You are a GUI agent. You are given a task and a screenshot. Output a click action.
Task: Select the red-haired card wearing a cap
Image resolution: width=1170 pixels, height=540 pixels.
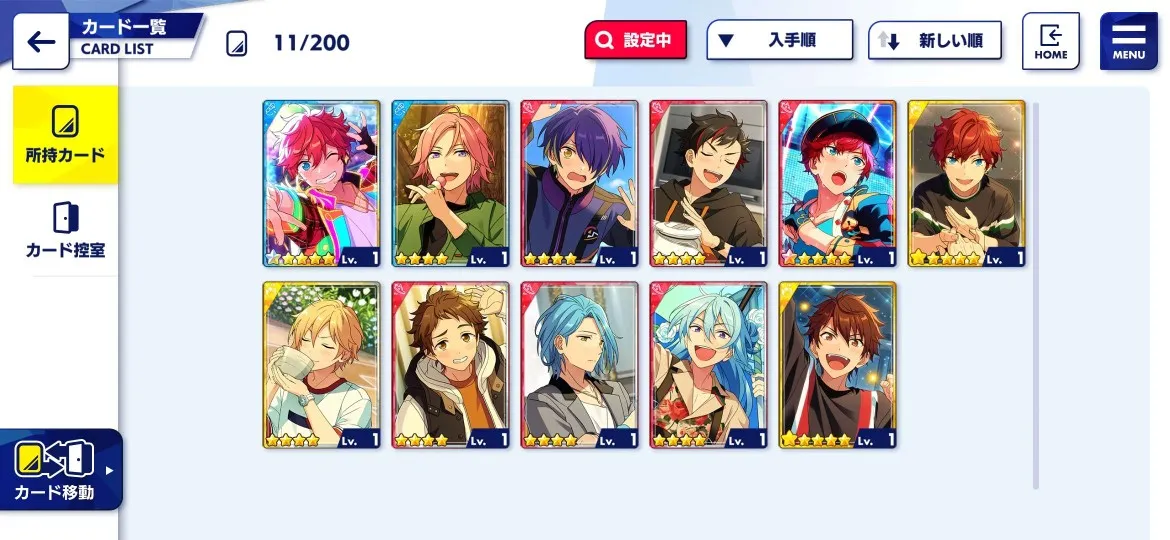tap(837, 183)
